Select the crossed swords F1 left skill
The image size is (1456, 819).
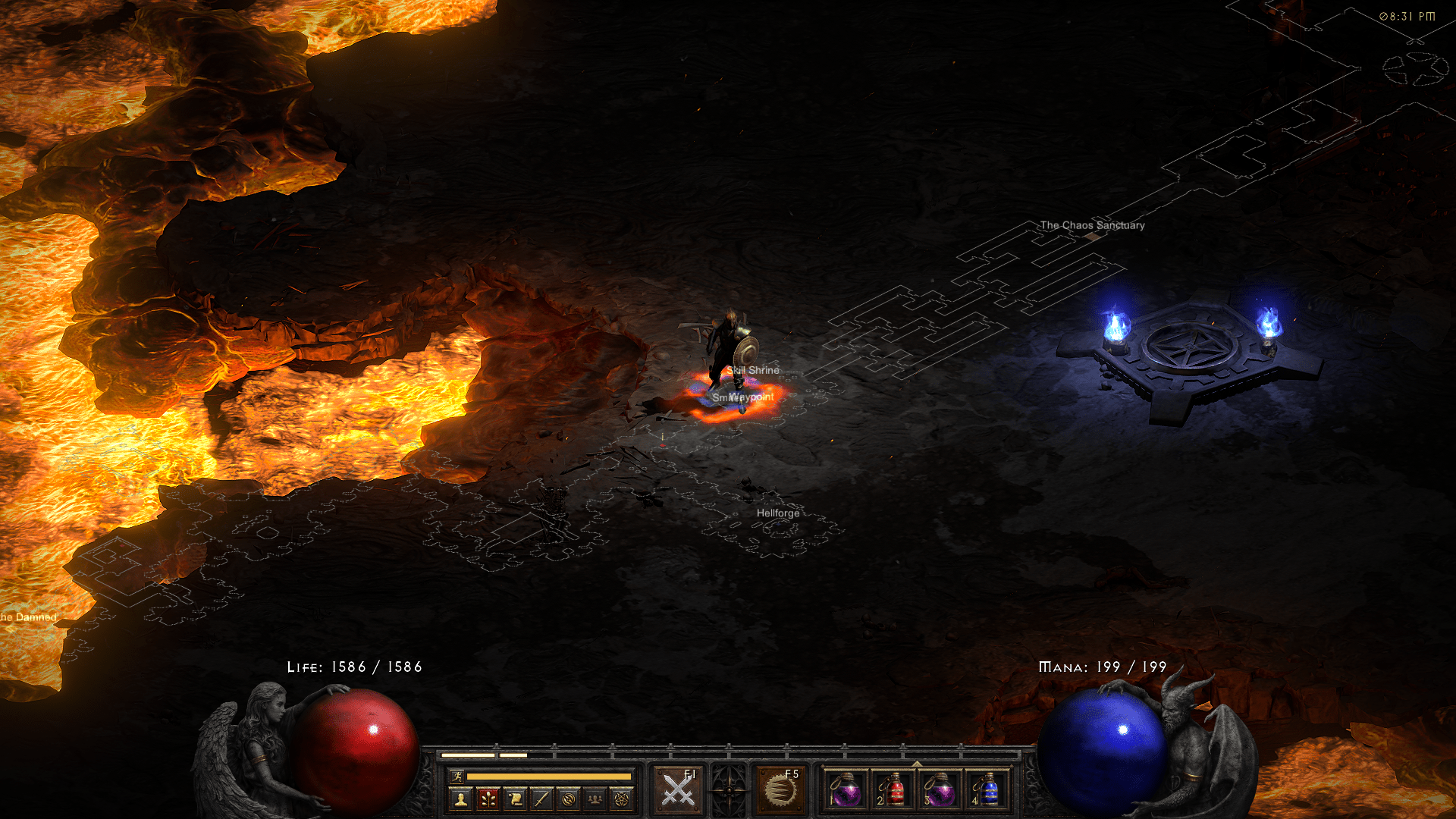coord(678,790)
